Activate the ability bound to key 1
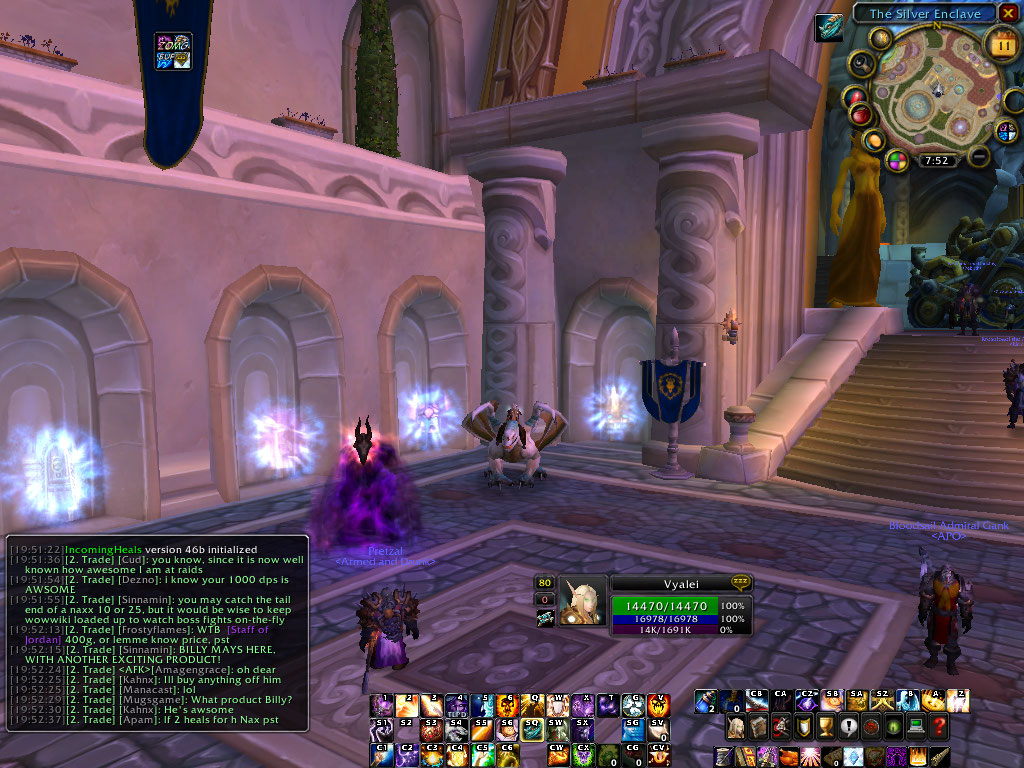 pyautogui.click(x=381, y=705)
